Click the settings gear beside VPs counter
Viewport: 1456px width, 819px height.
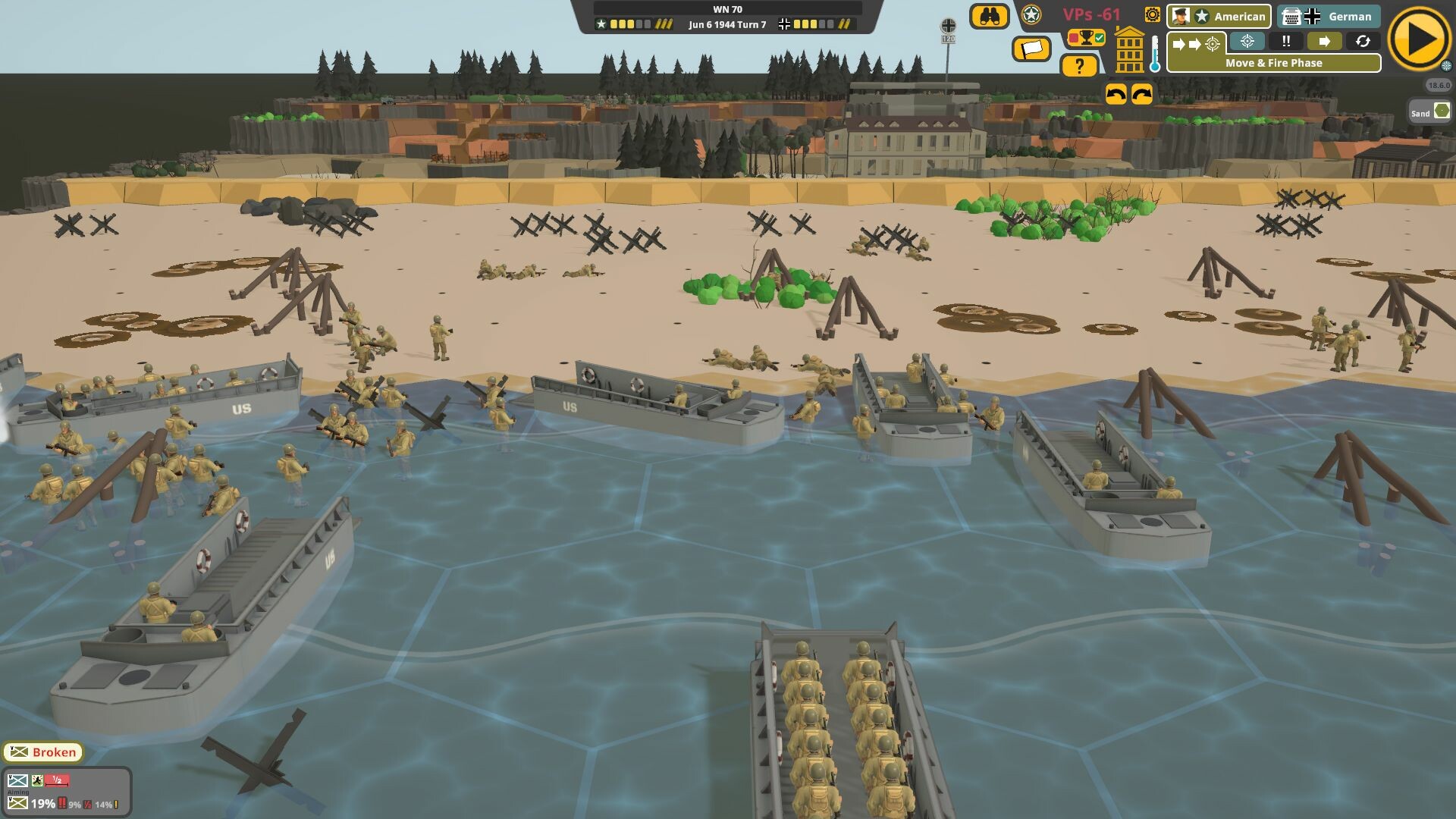(x=1153, y=15)
